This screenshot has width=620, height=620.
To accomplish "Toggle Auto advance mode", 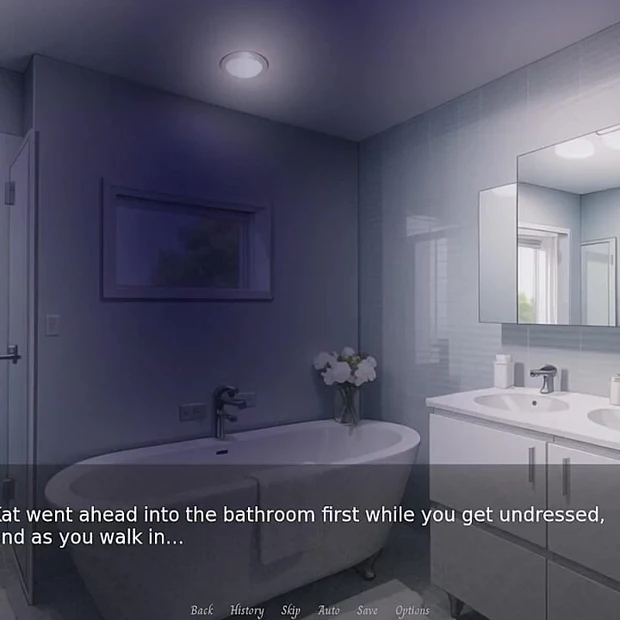I will (329, 610).
